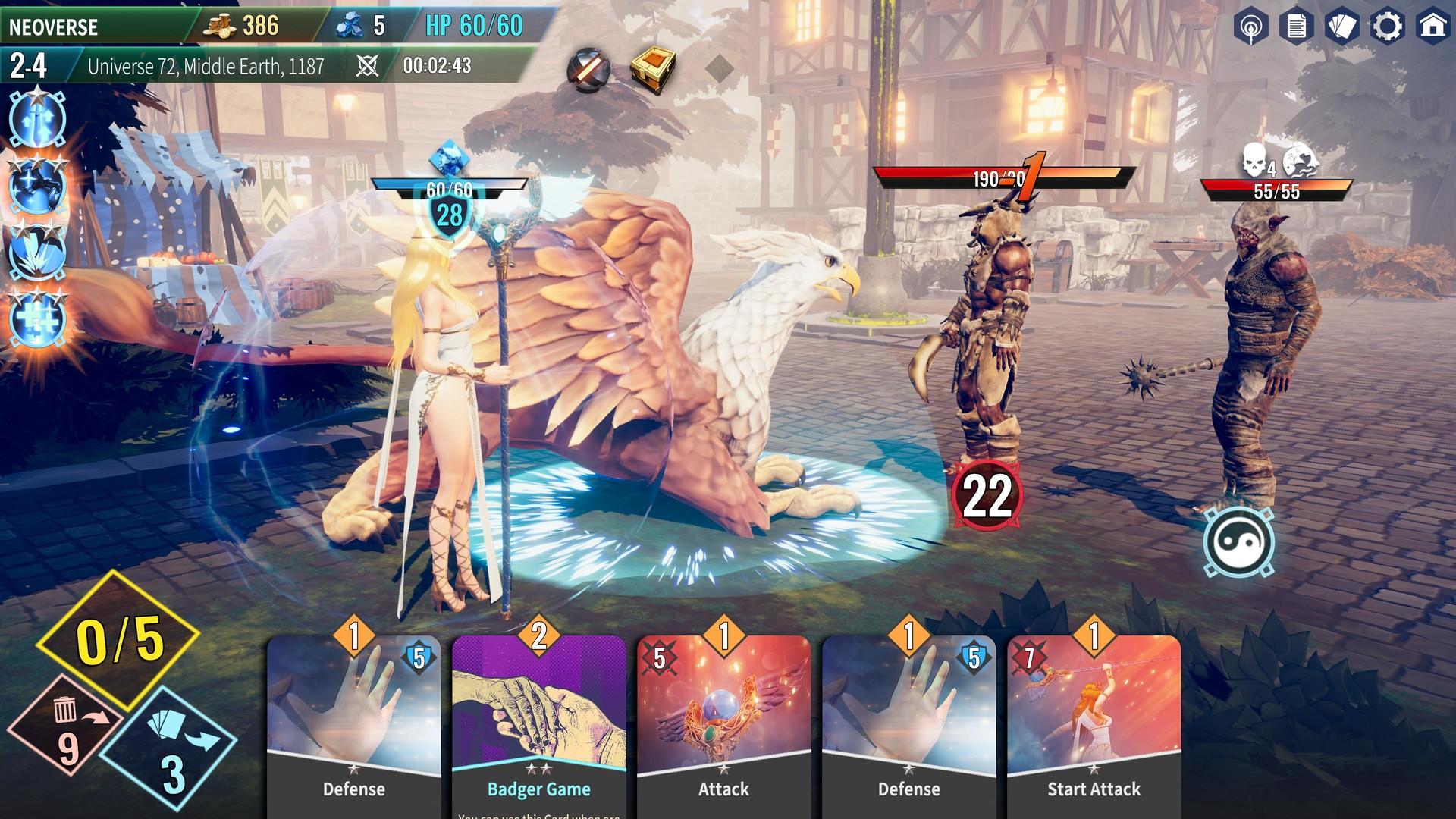
Task: Select the glowing plus signs skill icon
Action: tap(38, 318)
